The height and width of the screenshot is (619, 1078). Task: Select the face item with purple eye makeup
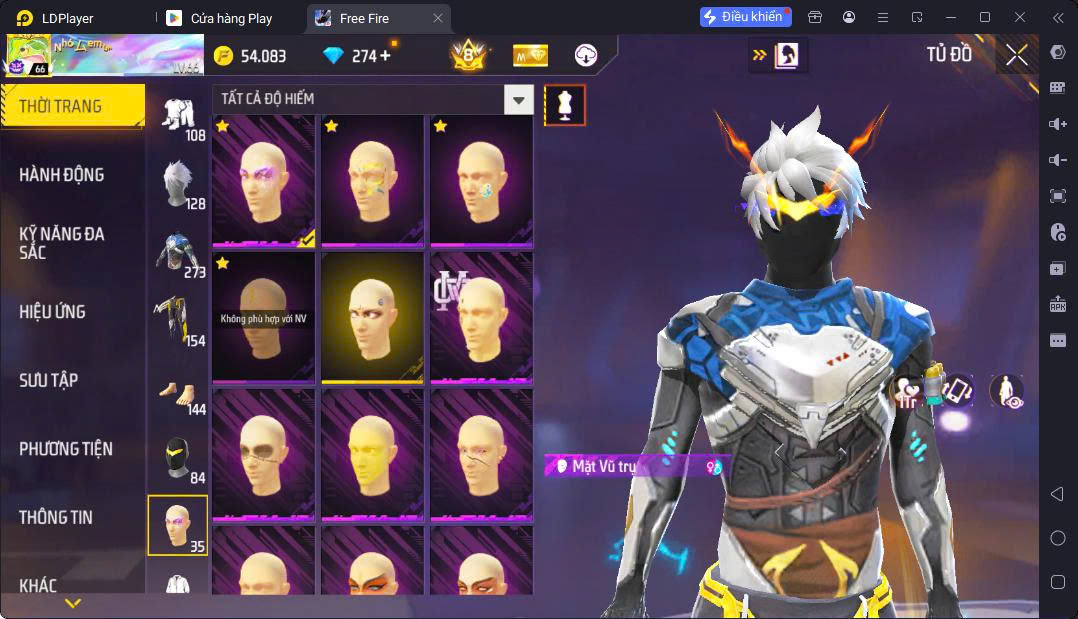click(x=264, y=180)
